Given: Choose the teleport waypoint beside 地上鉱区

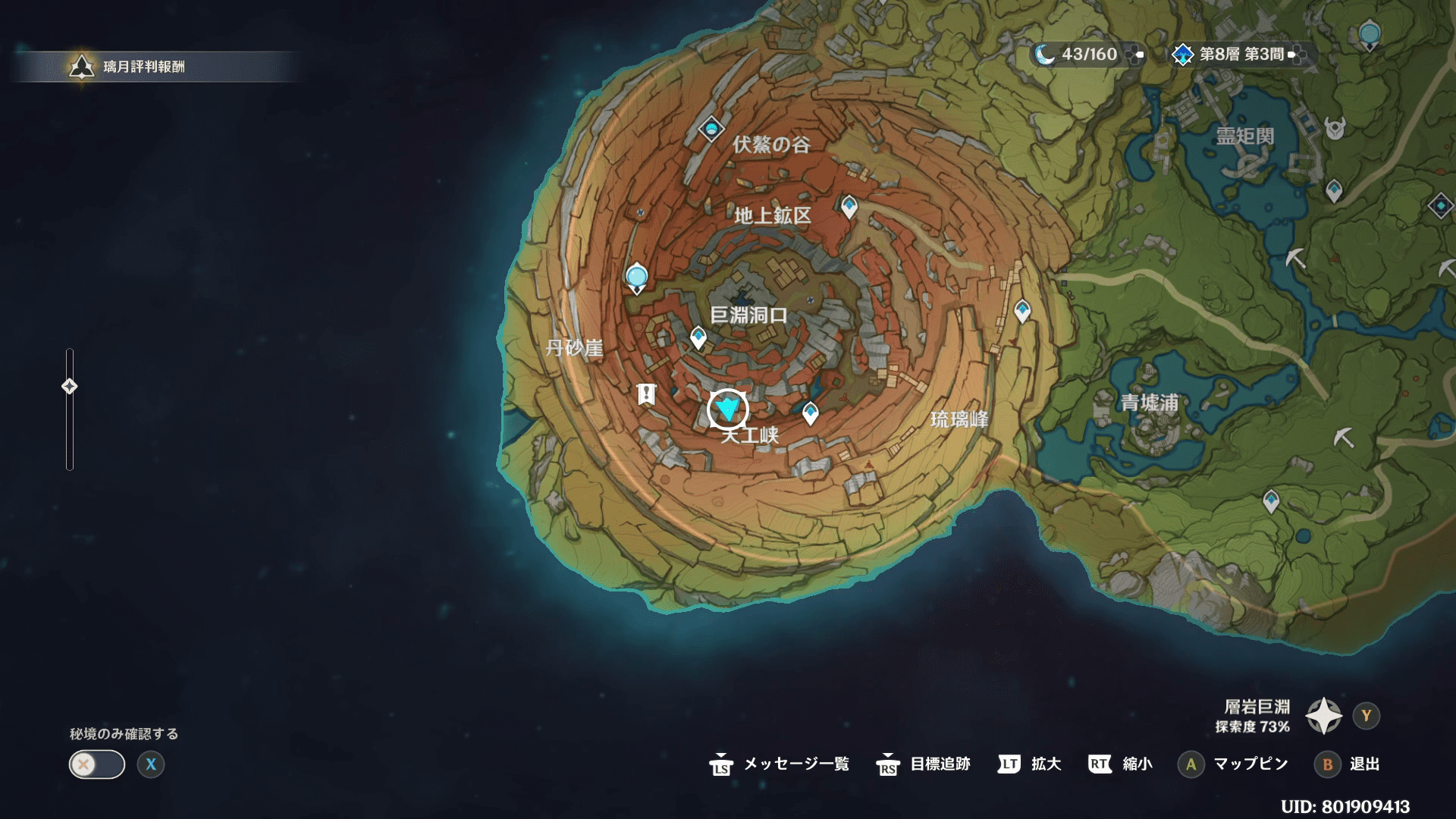Looking at the screenshot, I should pyautogui.click(x=849, y=206).
